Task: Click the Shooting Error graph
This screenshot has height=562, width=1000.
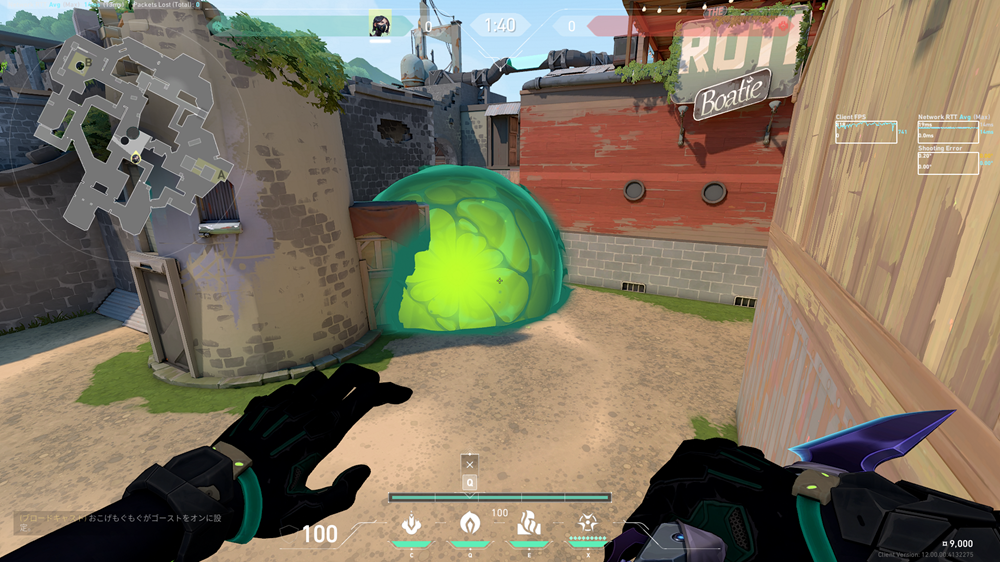Action: (948, 163)
